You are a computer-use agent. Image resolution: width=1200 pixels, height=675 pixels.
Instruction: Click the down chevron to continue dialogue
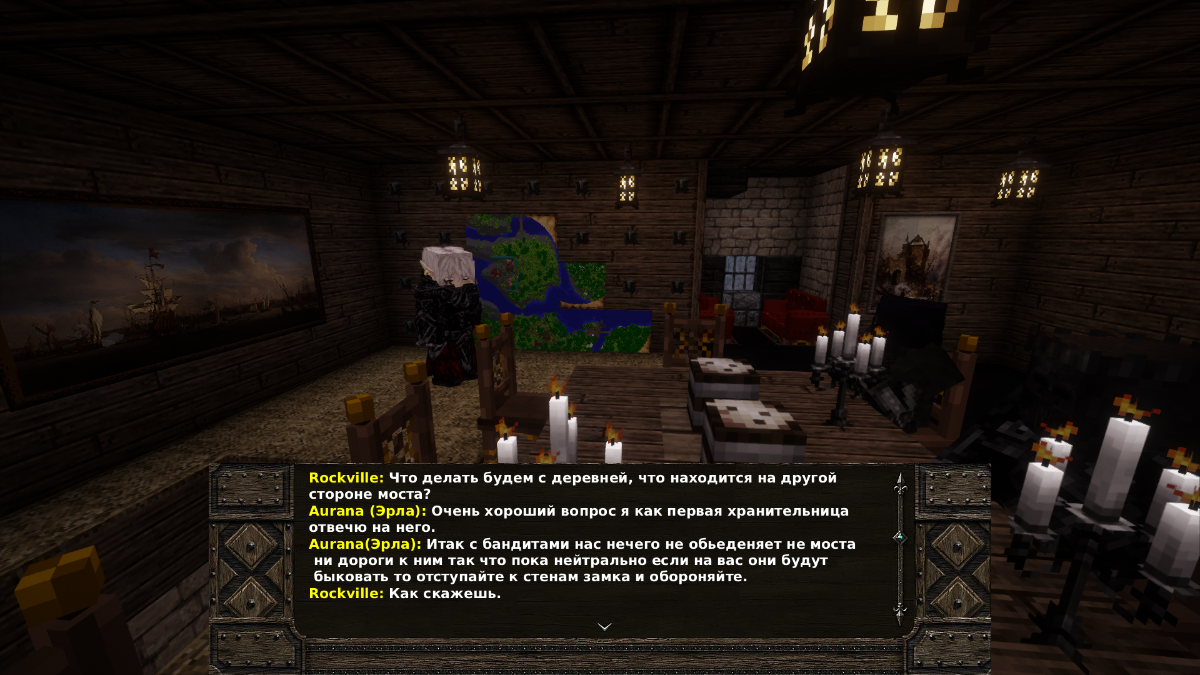(604, 626)
